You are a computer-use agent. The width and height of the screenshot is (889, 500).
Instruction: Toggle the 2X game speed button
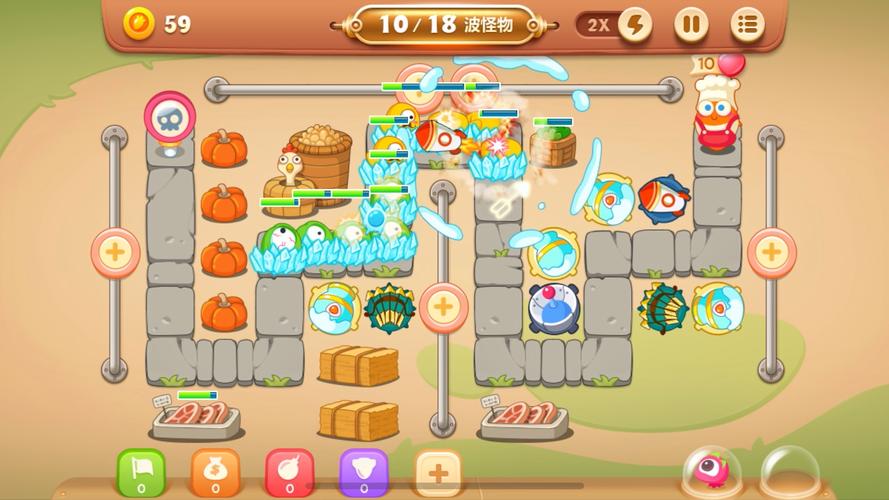[x=615, y=25]
